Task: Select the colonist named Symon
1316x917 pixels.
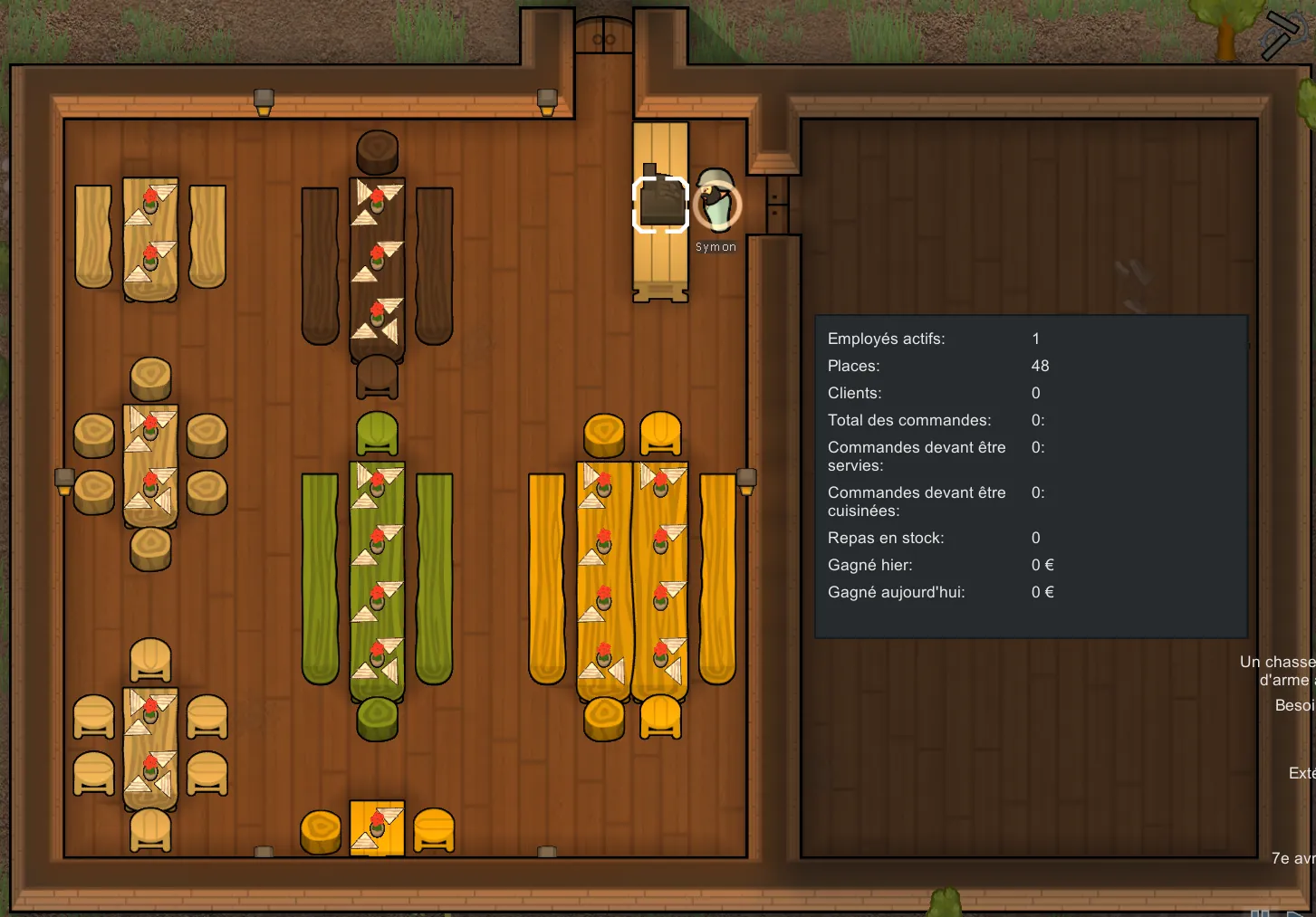Action: (x=717, y=204)
